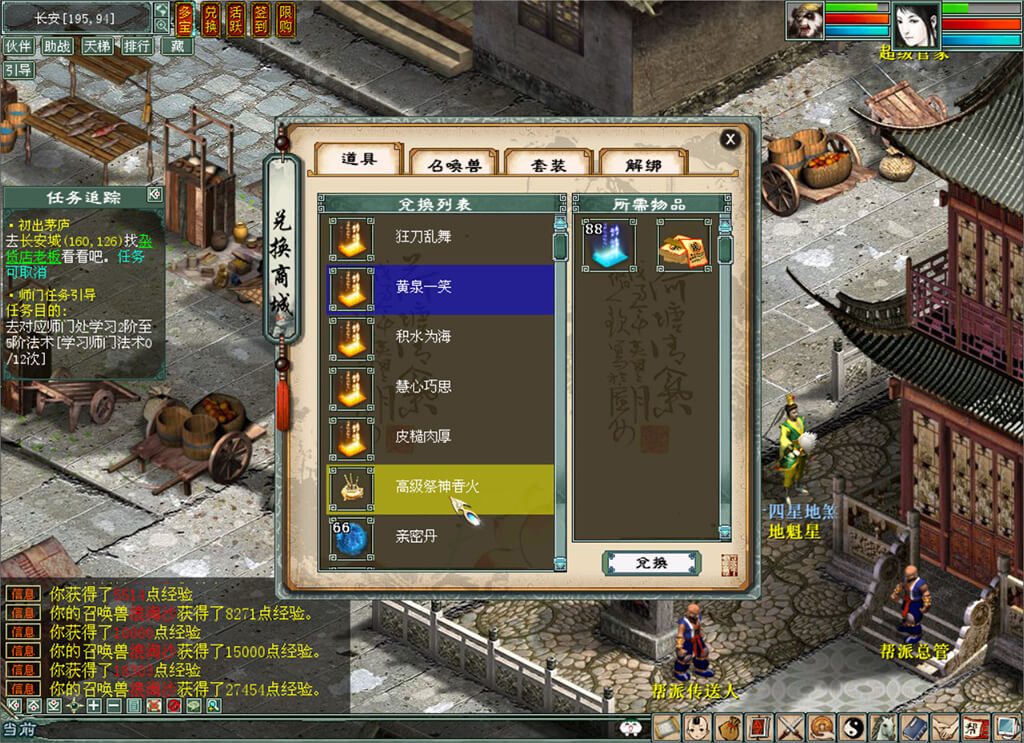
Task: Click the 限购 limited purchase button
Action: point(285,17)
